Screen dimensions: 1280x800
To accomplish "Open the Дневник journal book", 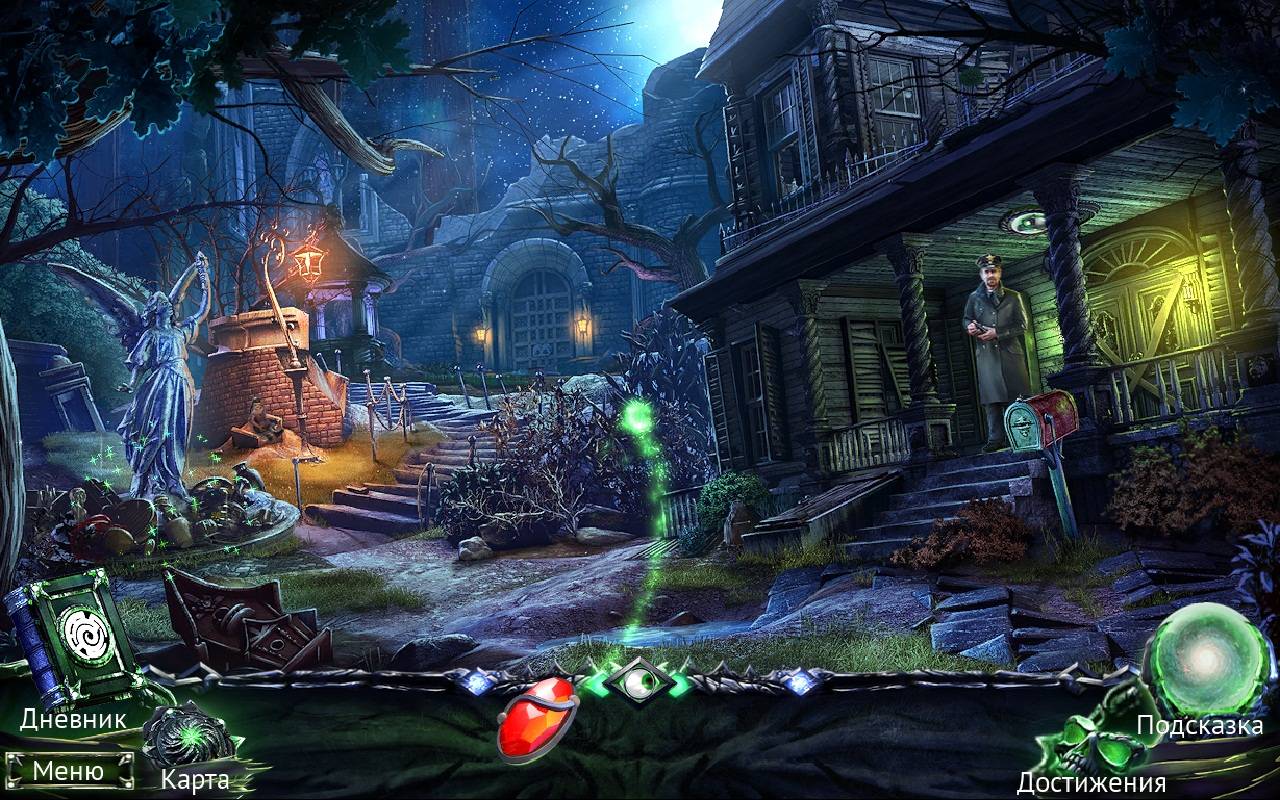I will (x=72, y=637).
